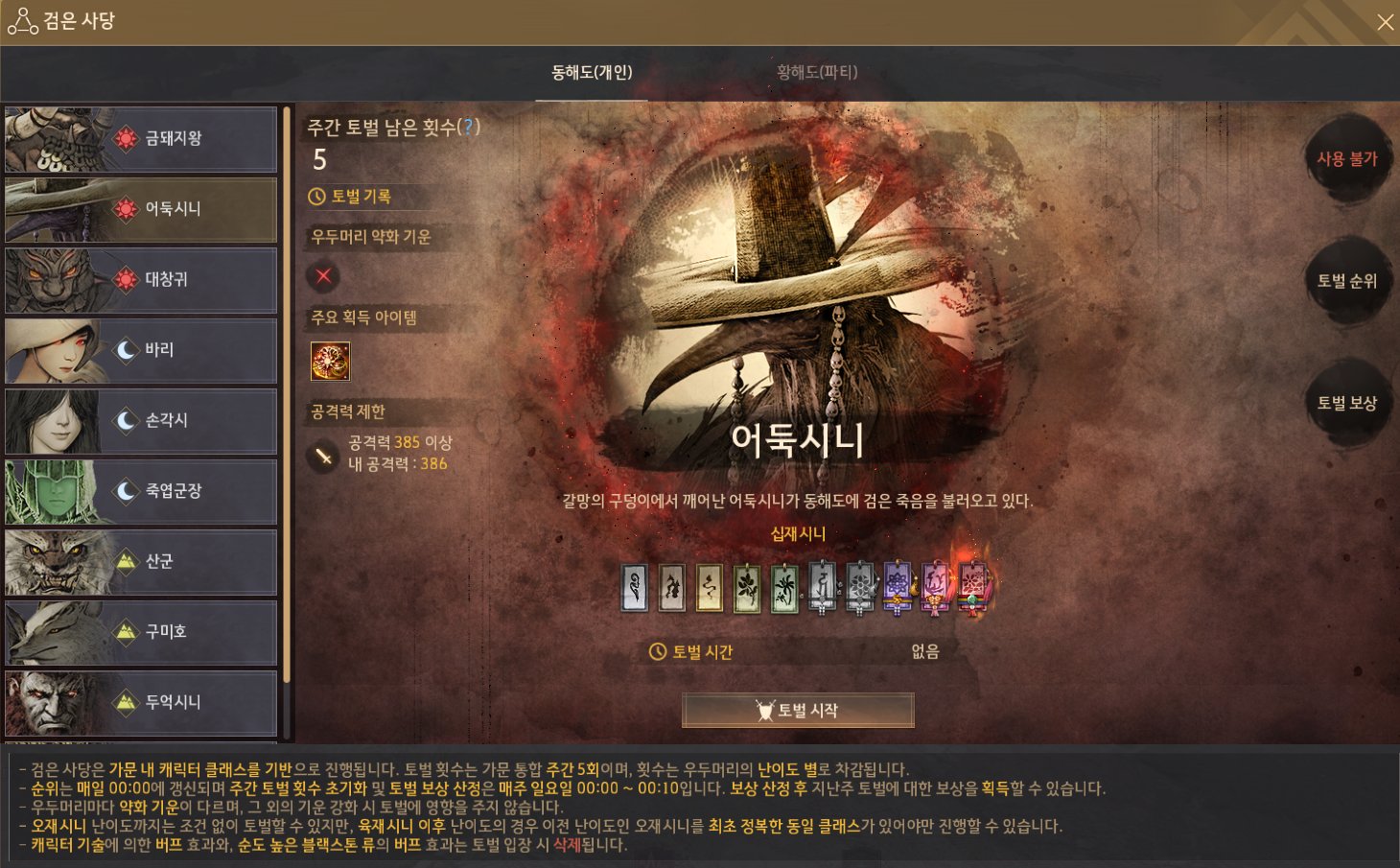Choose the 산군 tiger boss
This screenshot has height=868, width=1400.
[x=141, y=562]
